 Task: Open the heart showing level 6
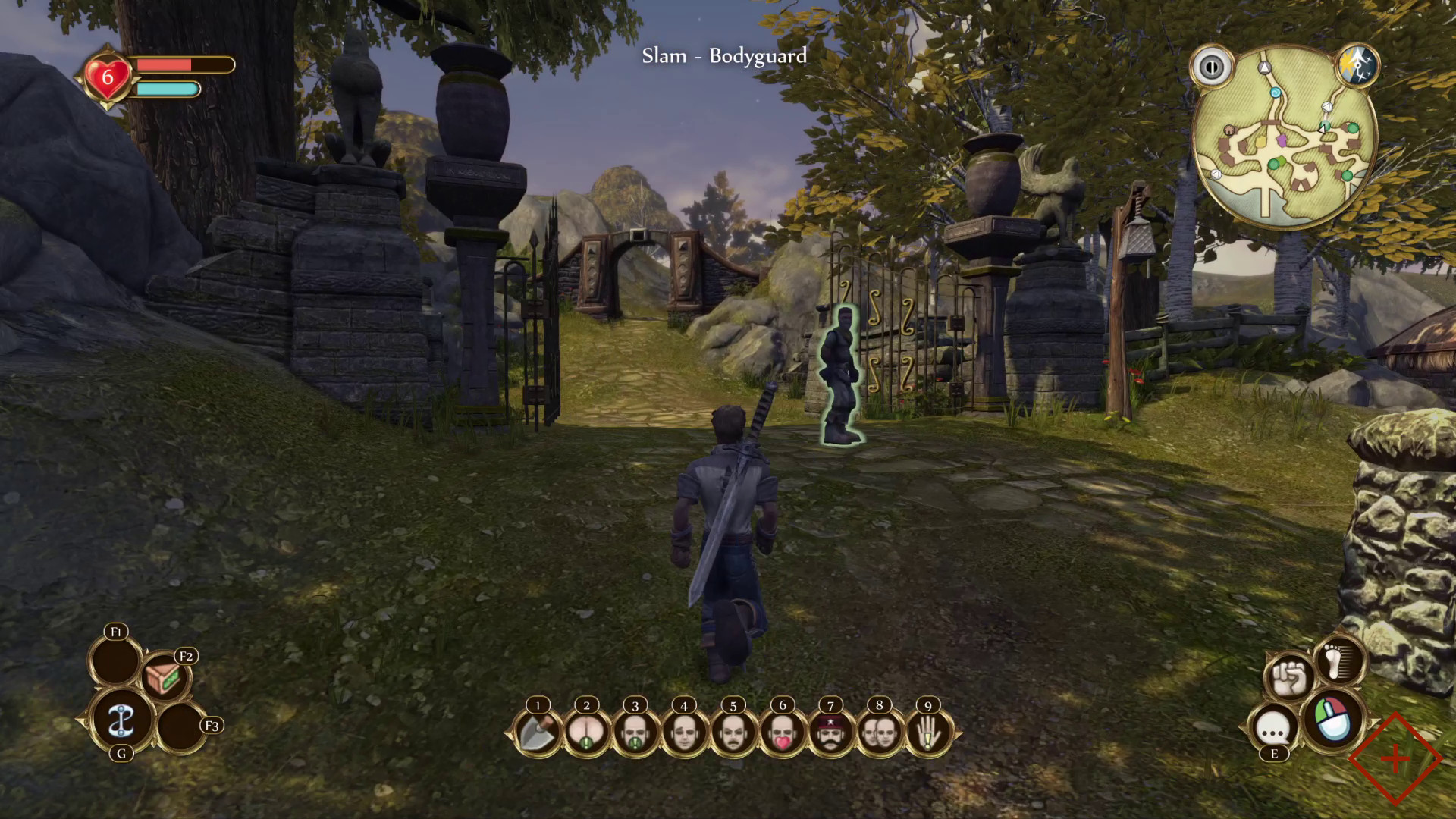[107, 75]
